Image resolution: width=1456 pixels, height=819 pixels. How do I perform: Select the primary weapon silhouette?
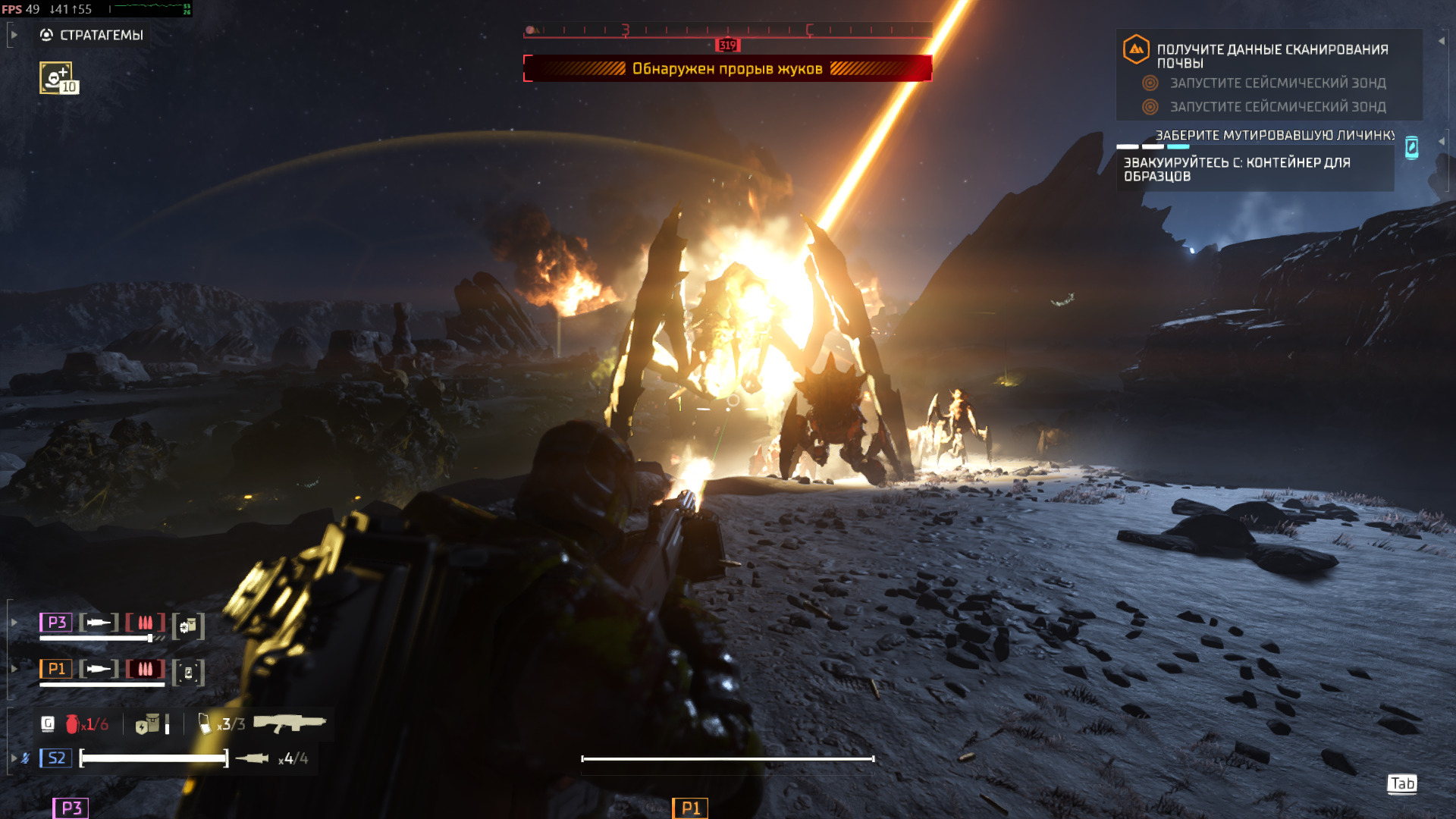[x=289, y=723]
